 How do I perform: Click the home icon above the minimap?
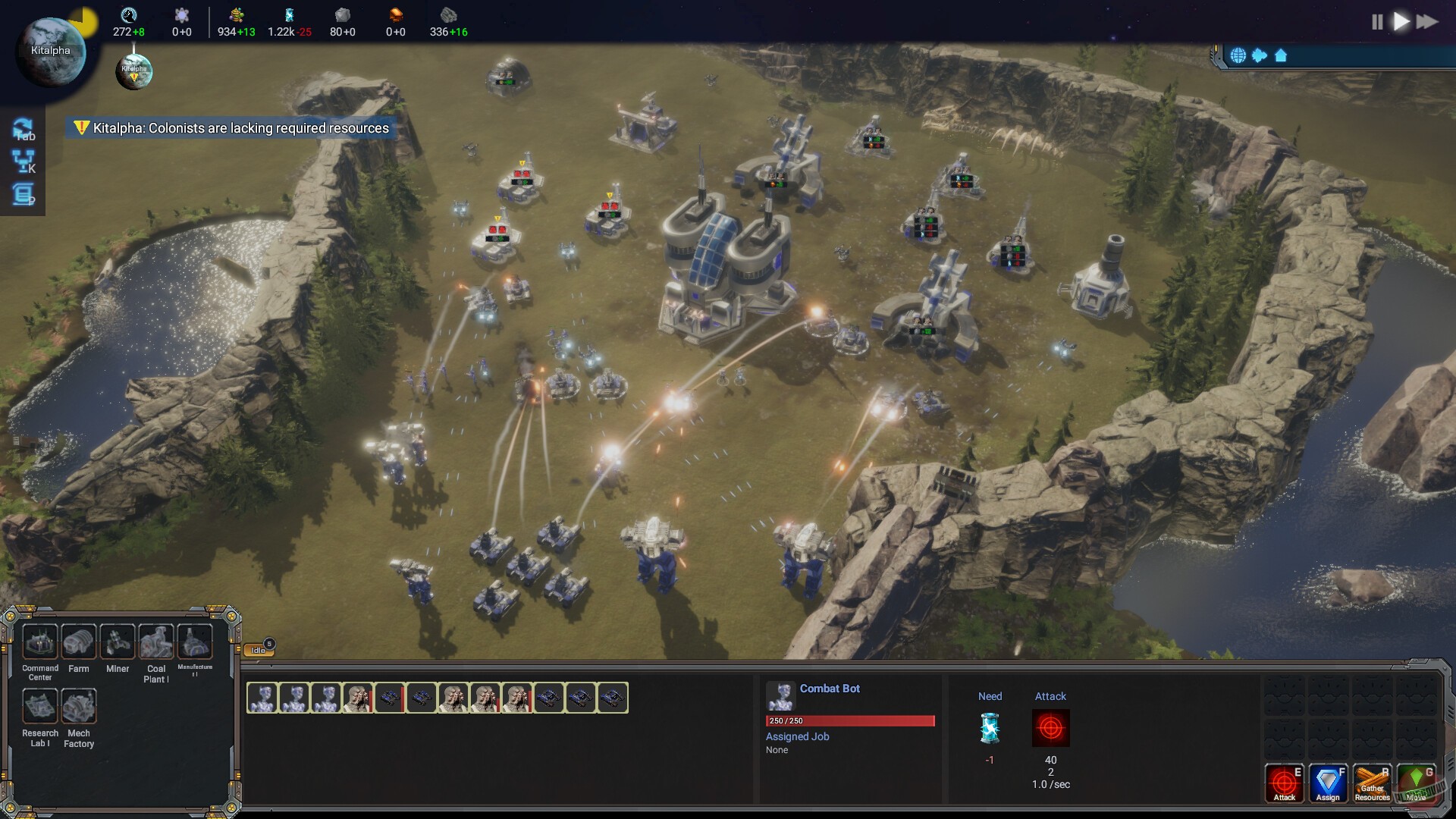(1280, 55)
